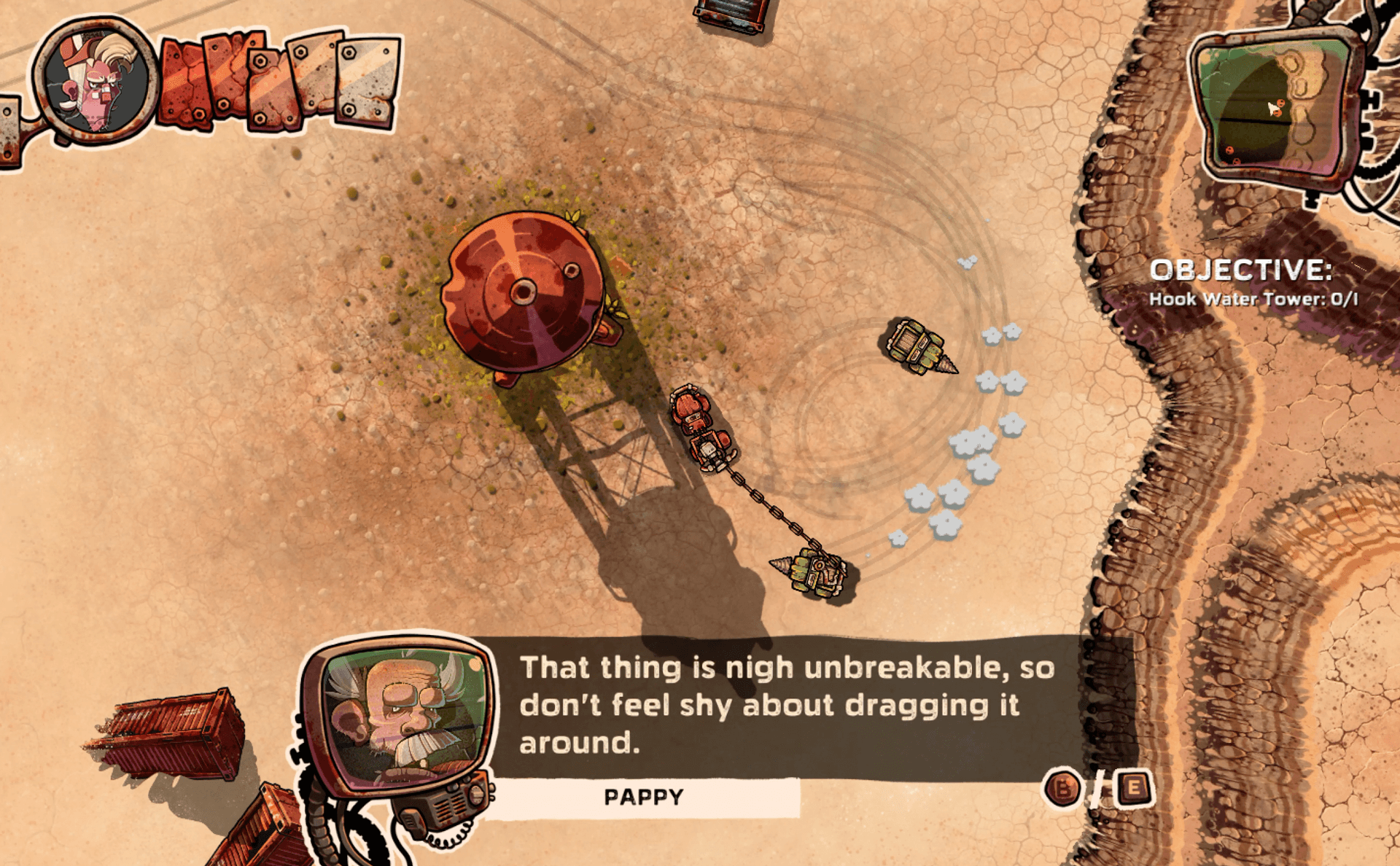Click the player character portrait
This screenshot has width=1400, height=866.
(x=96, y=82)
